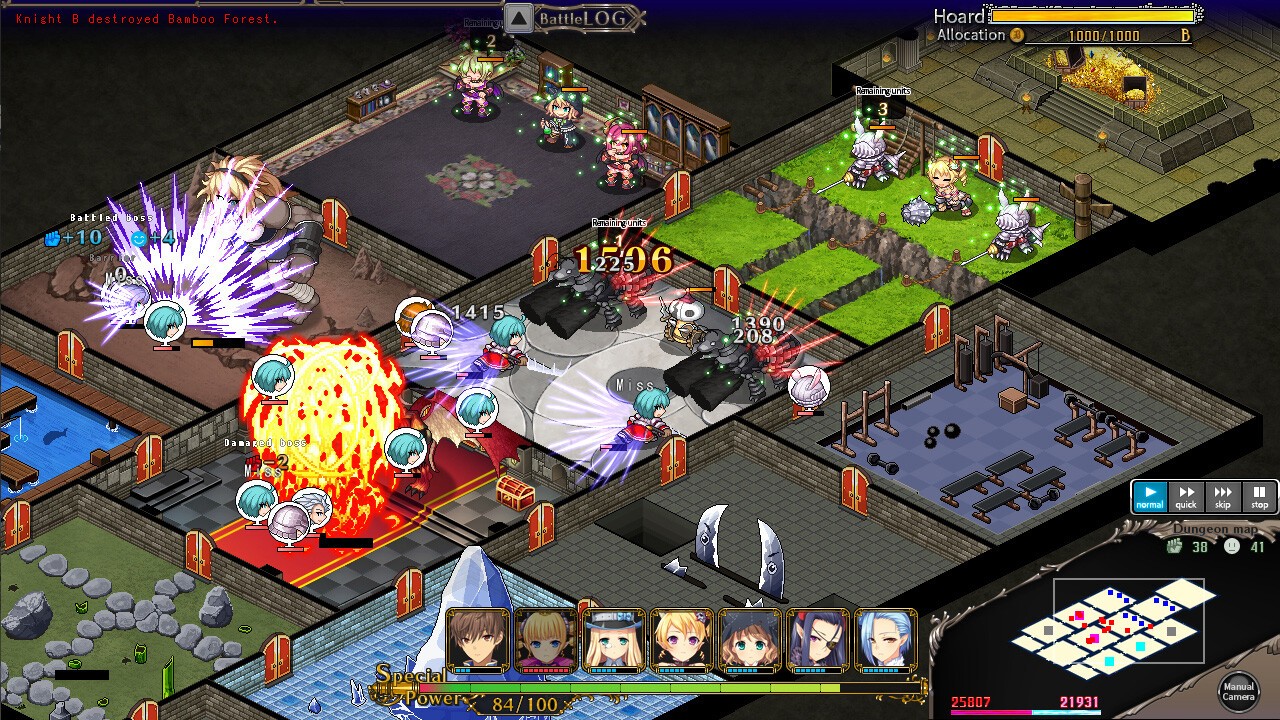Stop the battle playback
This screenshot has width=1280, height=720.
(x=1259, y=496)
